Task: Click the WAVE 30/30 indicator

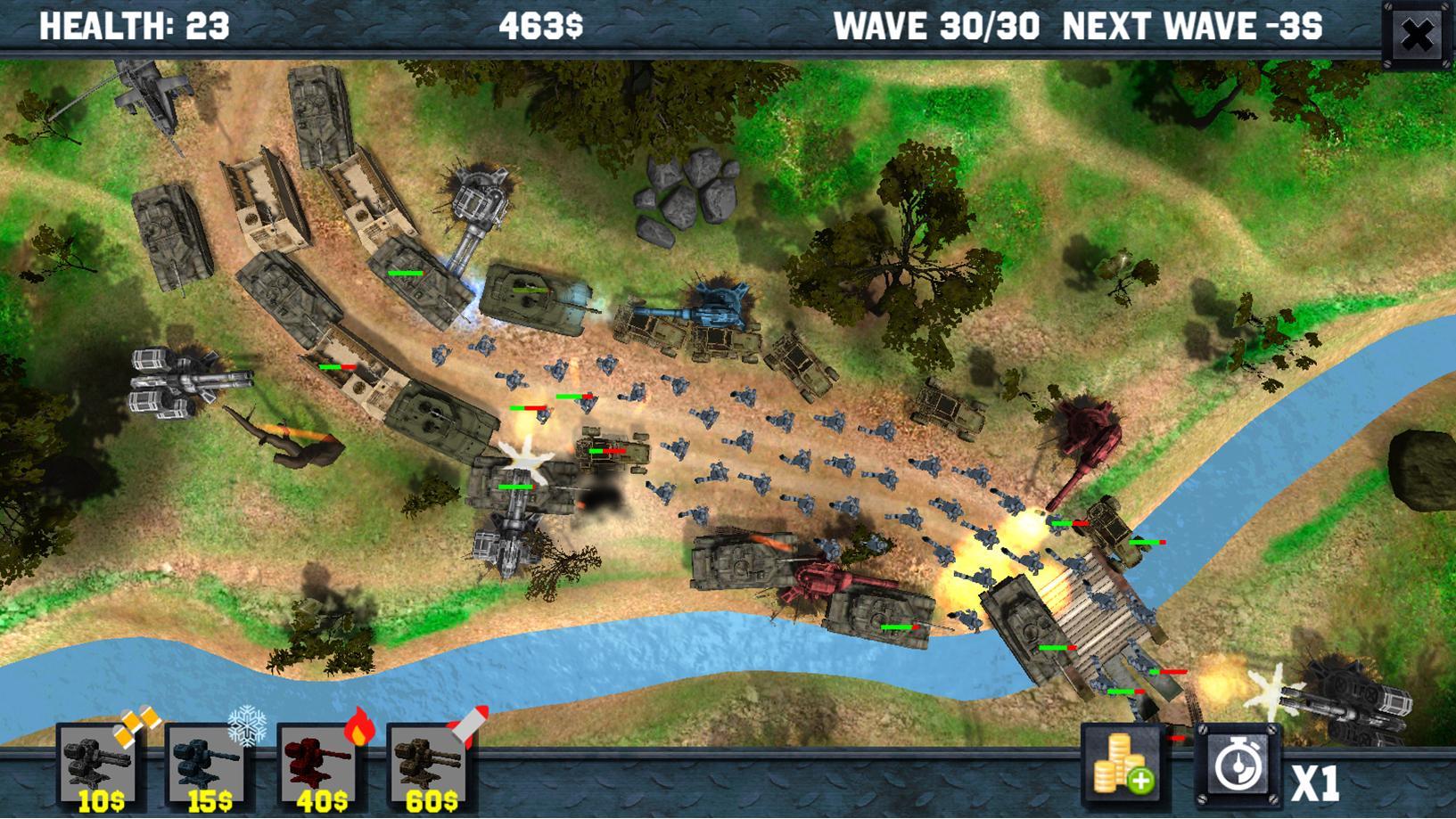Action: [x=937, y=25]
